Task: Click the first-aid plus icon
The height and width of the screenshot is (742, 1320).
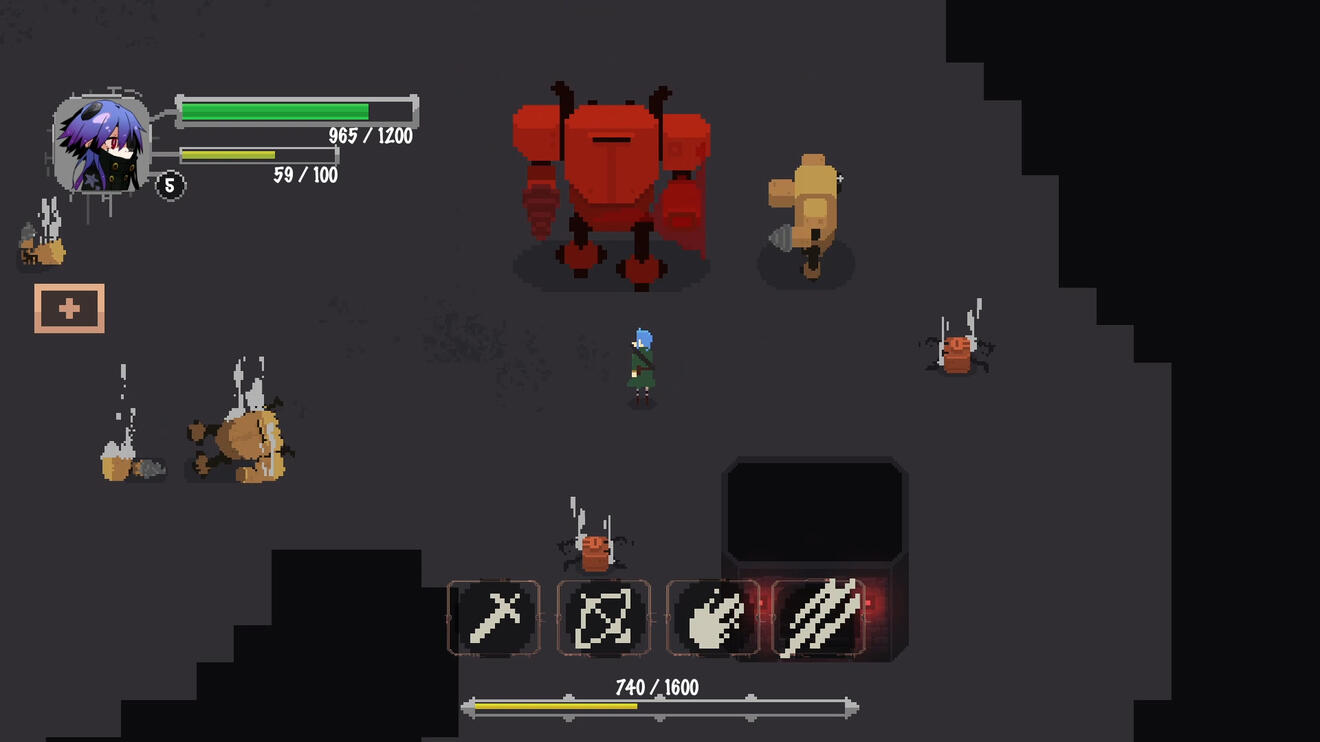Action: [x=69, y=307]
